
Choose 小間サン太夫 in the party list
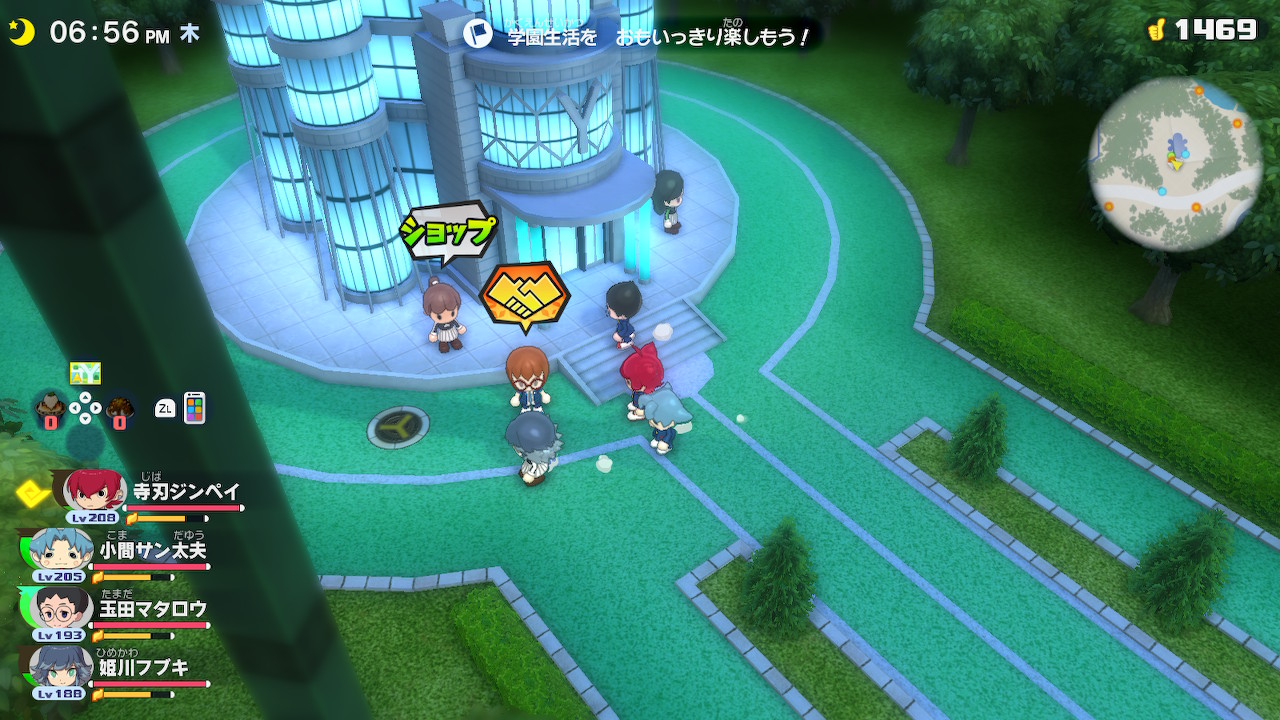pyautogui.click(x=61, y=551)
